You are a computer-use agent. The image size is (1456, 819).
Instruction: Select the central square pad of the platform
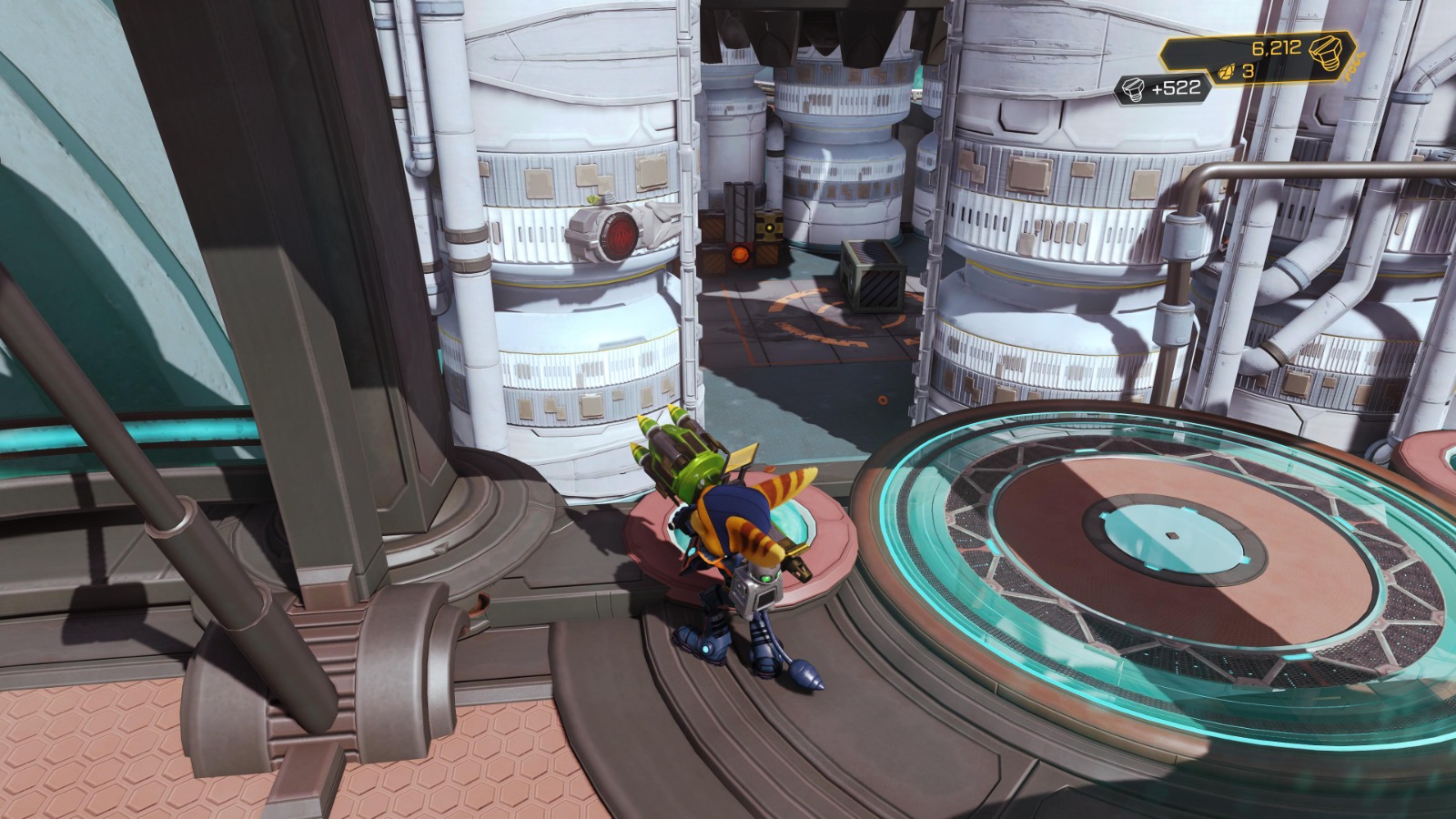tap(1174, 534)
